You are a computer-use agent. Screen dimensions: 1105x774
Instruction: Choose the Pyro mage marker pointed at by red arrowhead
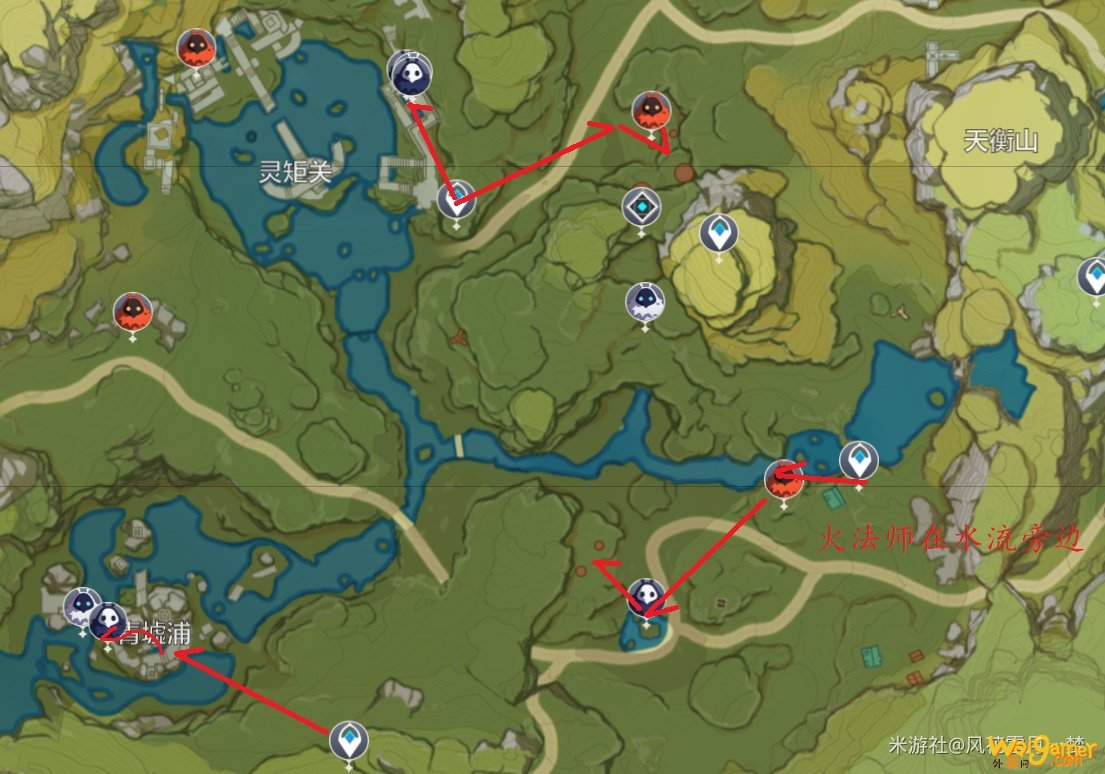[651, 111]
